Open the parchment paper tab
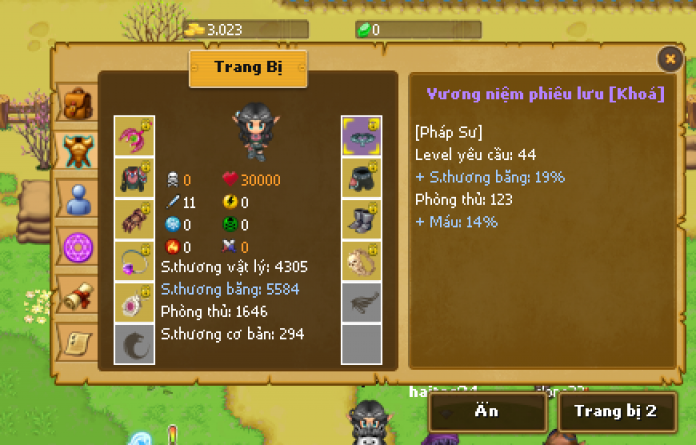 (77, 341)
